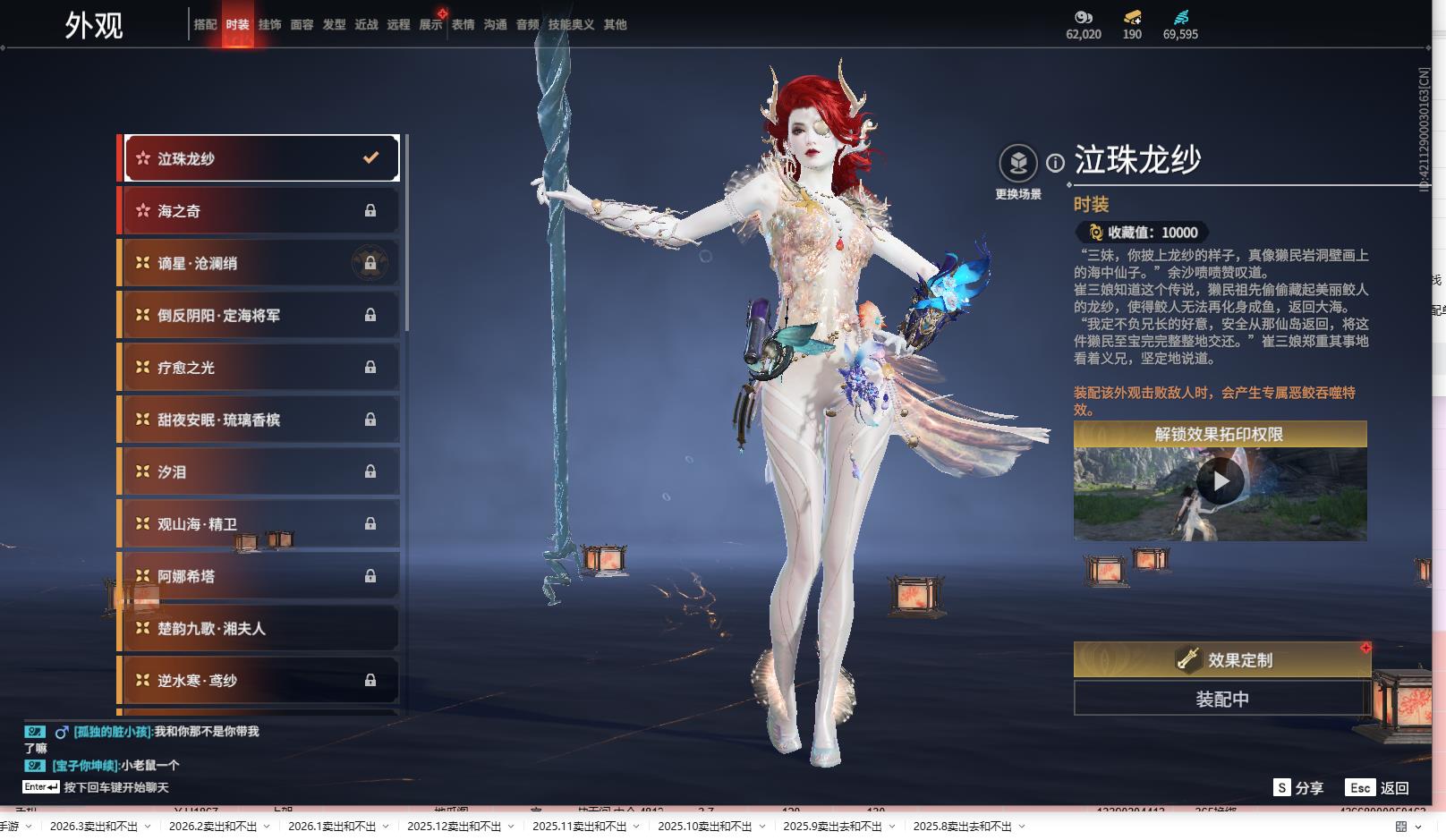This screenshot has height=840, width=1446.
Task: Click the 分享 share button
Action: coord(1298,788)
